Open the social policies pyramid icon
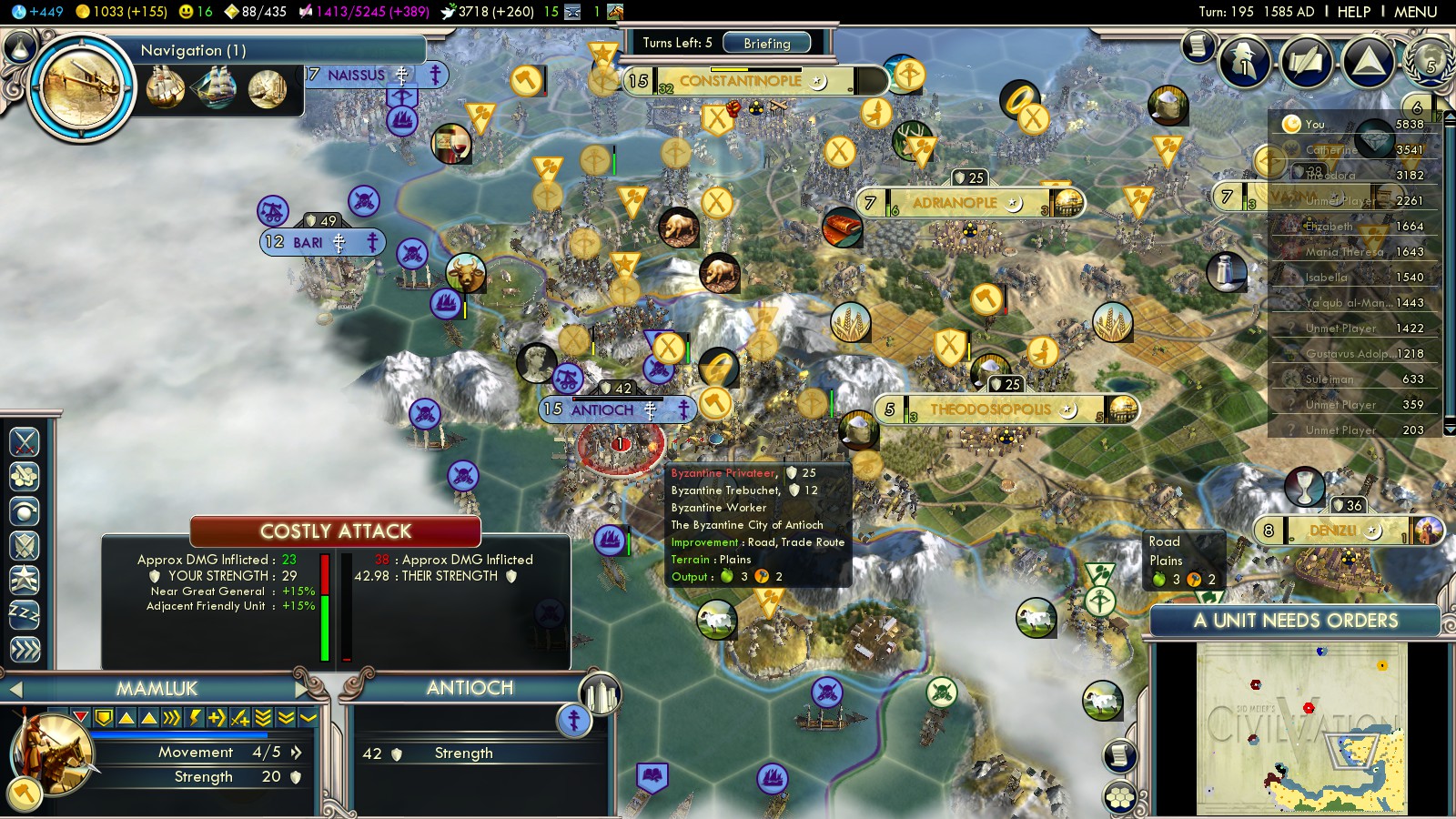This screenshot has width=1456, height=819. tap(1368, 62)
